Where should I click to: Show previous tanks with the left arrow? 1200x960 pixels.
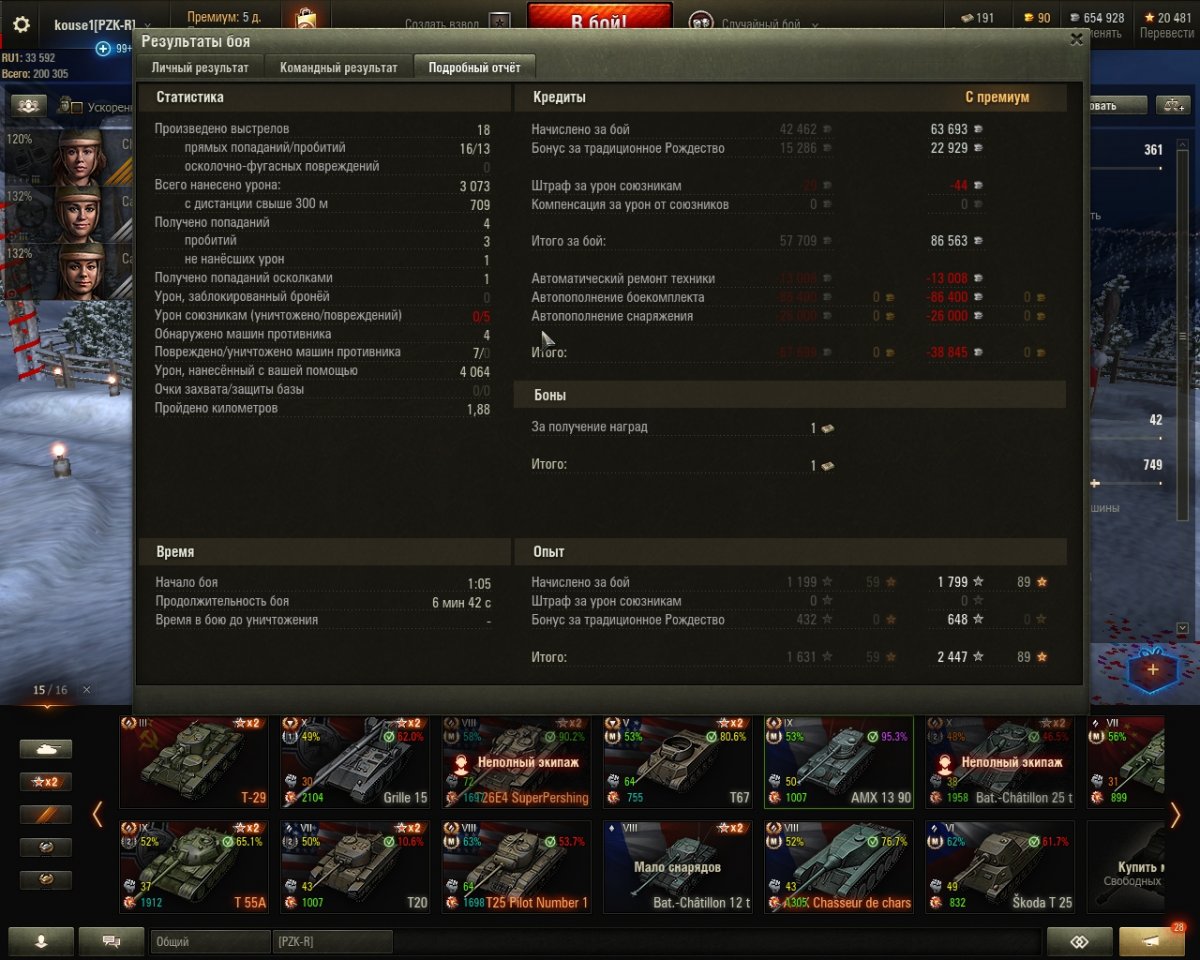point(97,815)
